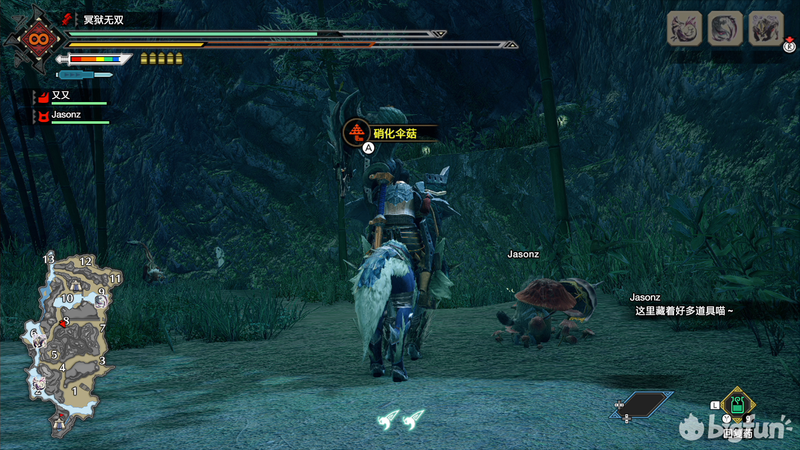Click the main camp tent with red flag

tap(60, 422)
